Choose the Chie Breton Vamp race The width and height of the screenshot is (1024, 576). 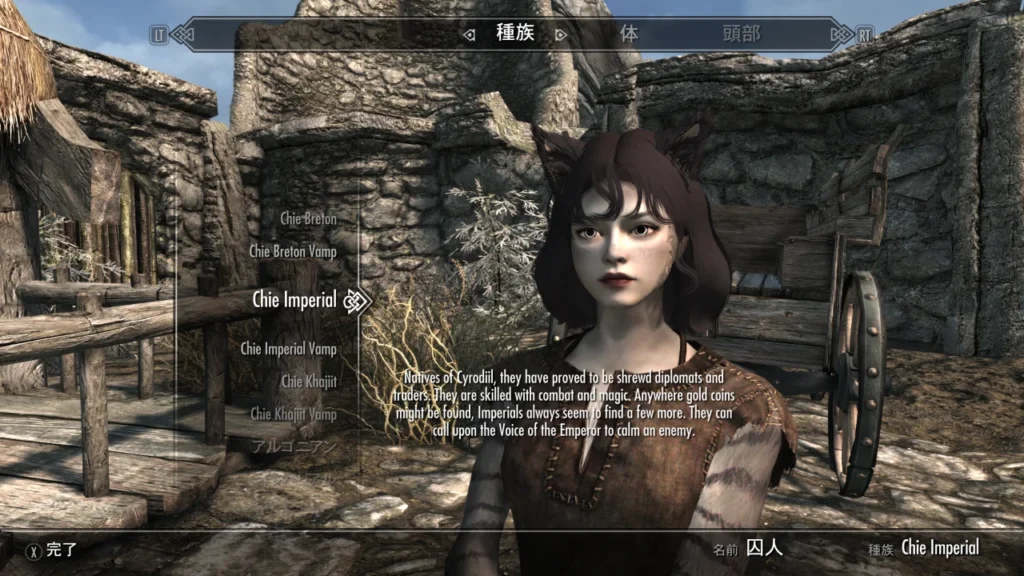(292, 252)
